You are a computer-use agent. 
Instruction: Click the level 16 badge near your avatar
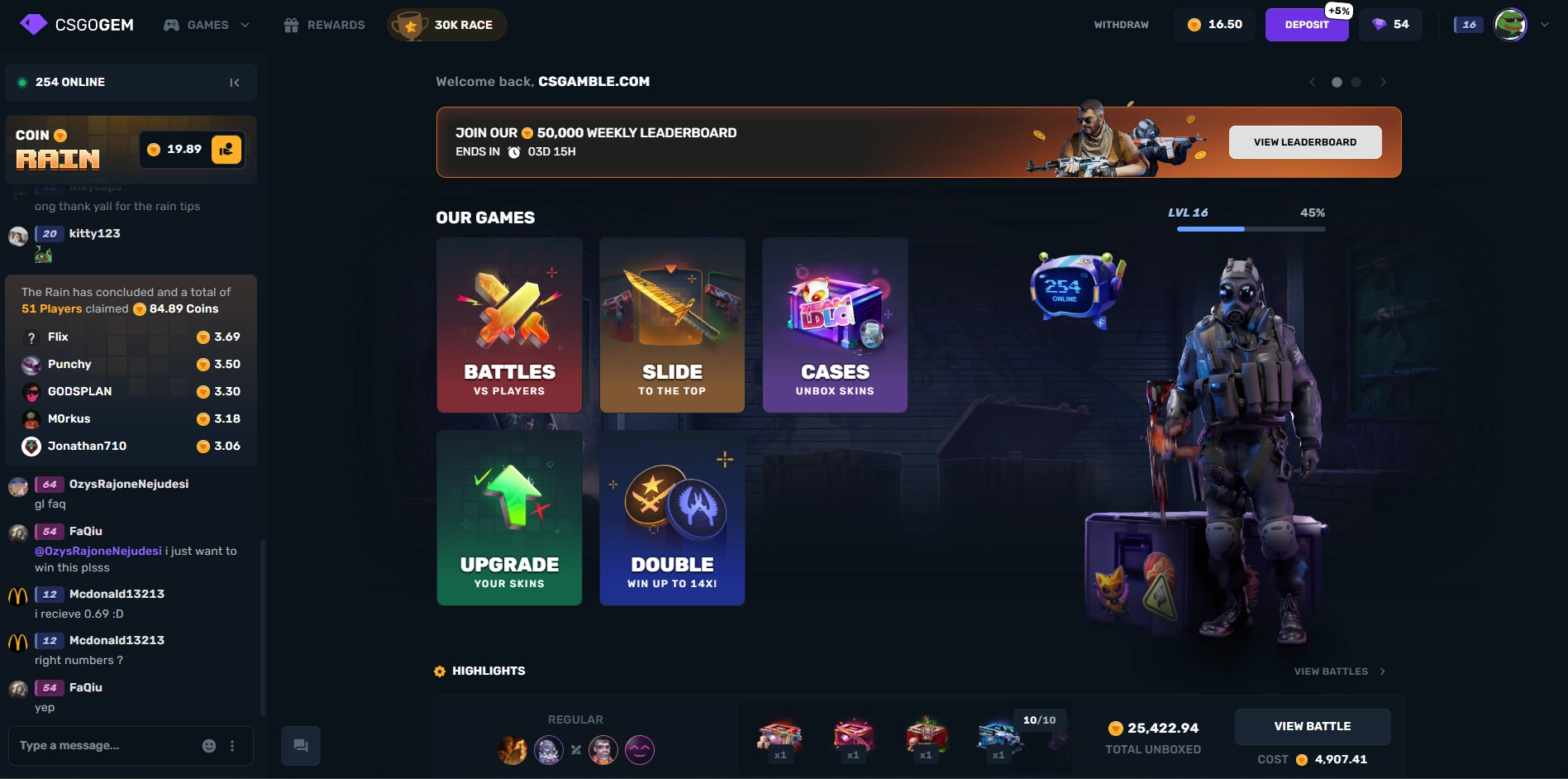coord(1468,24)
